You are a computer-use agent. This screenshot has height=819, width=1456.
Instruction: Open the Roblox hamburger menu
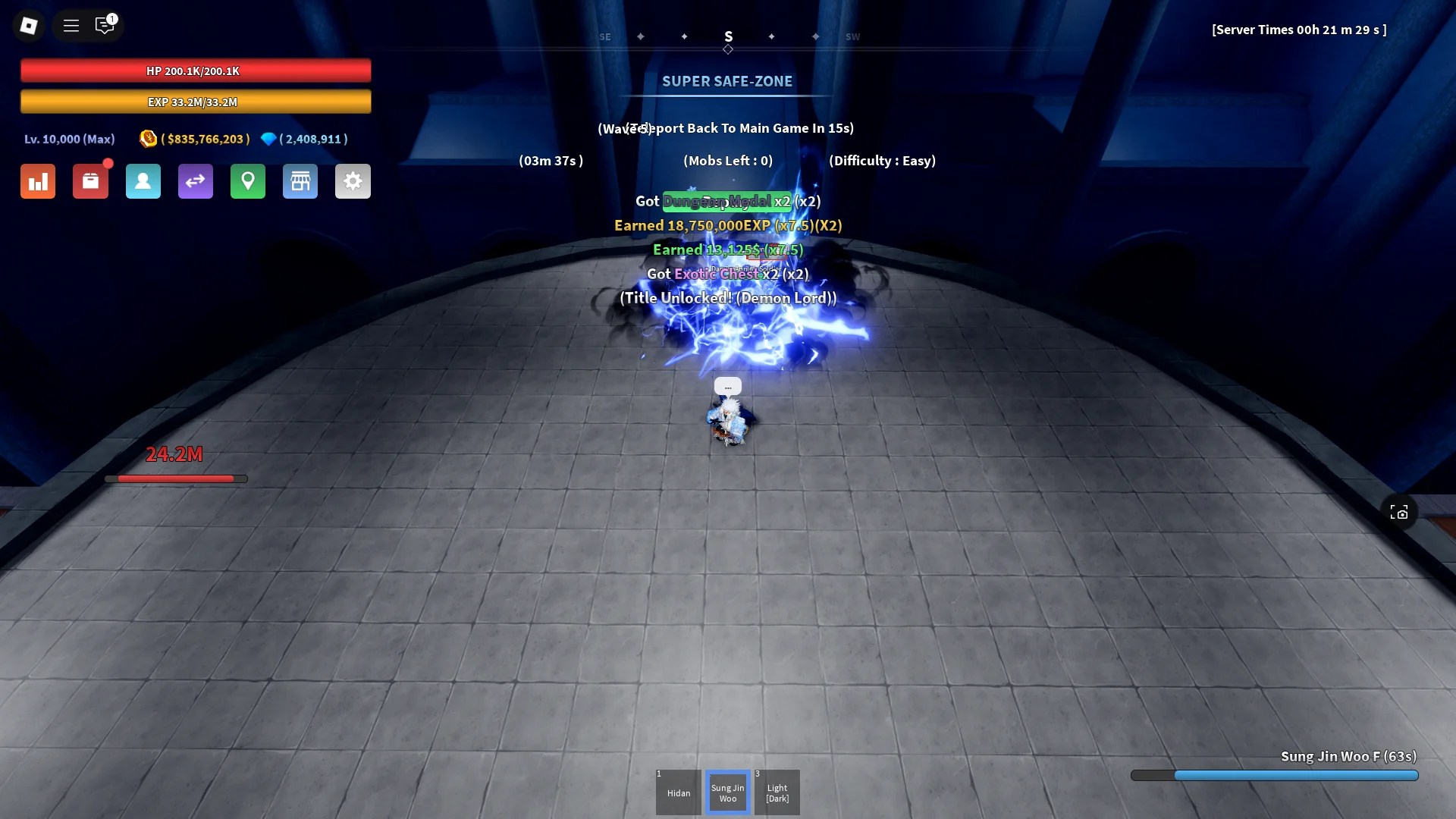tap(71, 25)
